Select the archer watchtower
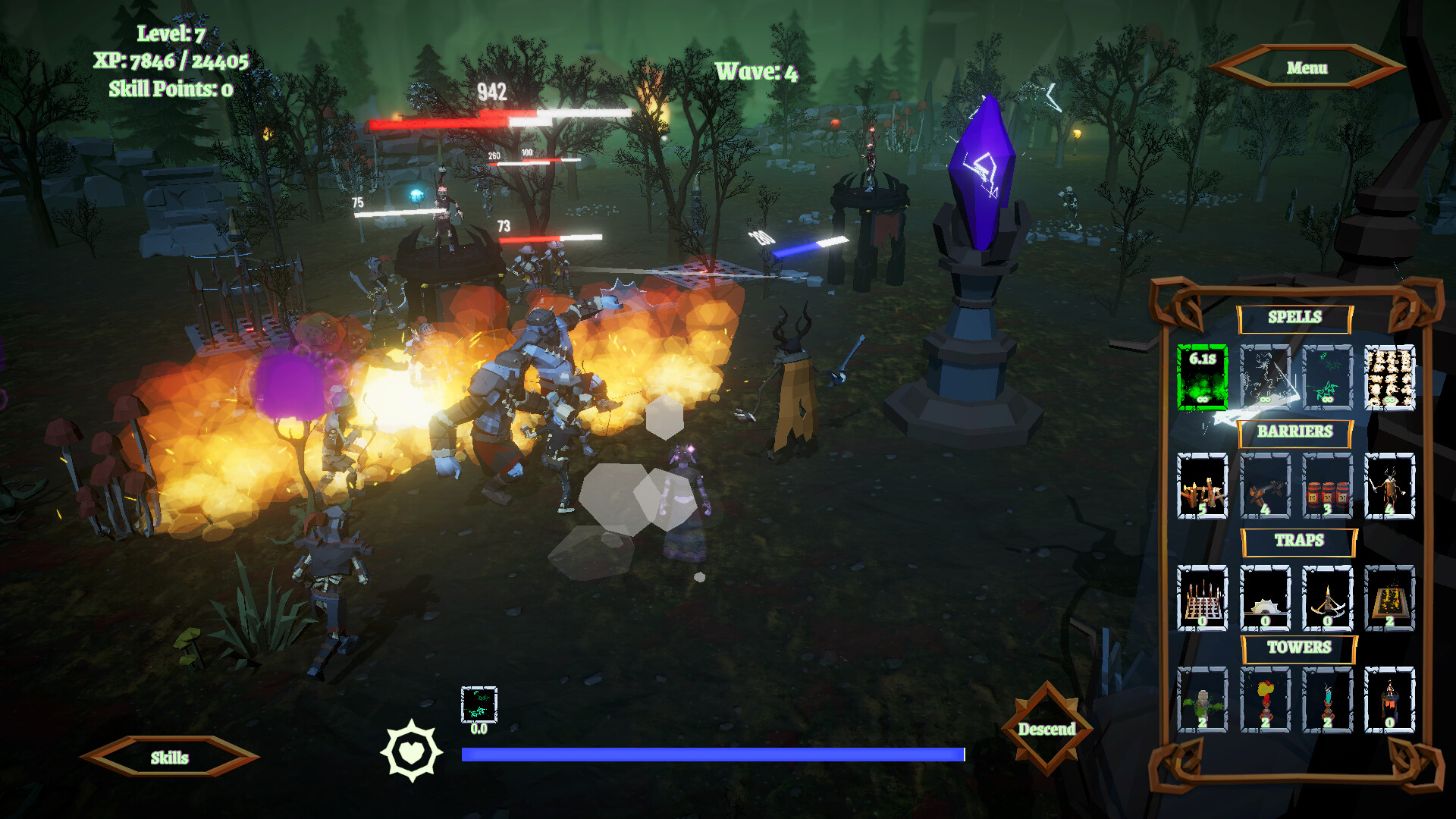 (1389, 700)
